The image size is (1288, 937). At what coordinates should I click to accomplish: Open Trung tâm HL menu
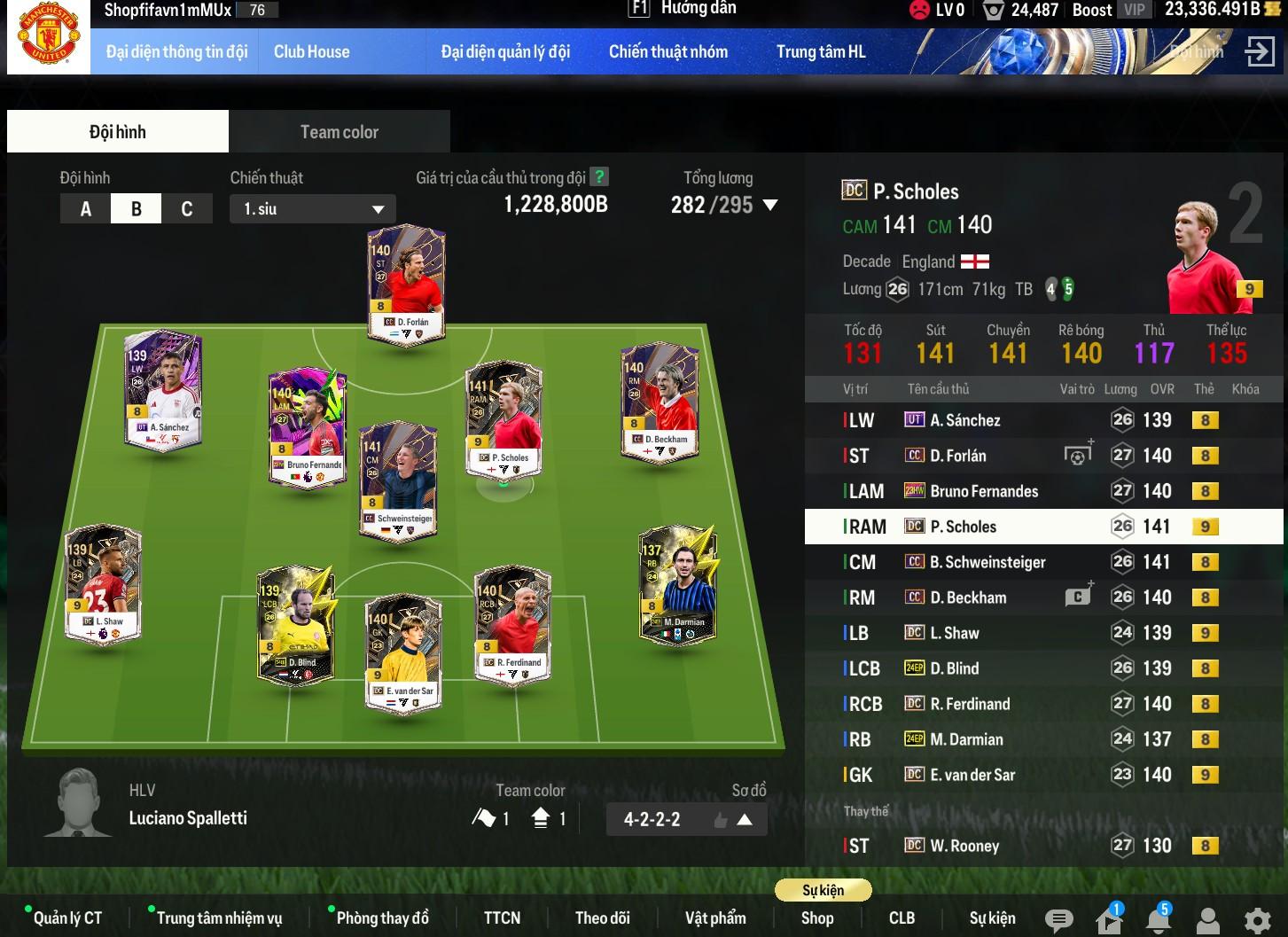click(820, 51)
